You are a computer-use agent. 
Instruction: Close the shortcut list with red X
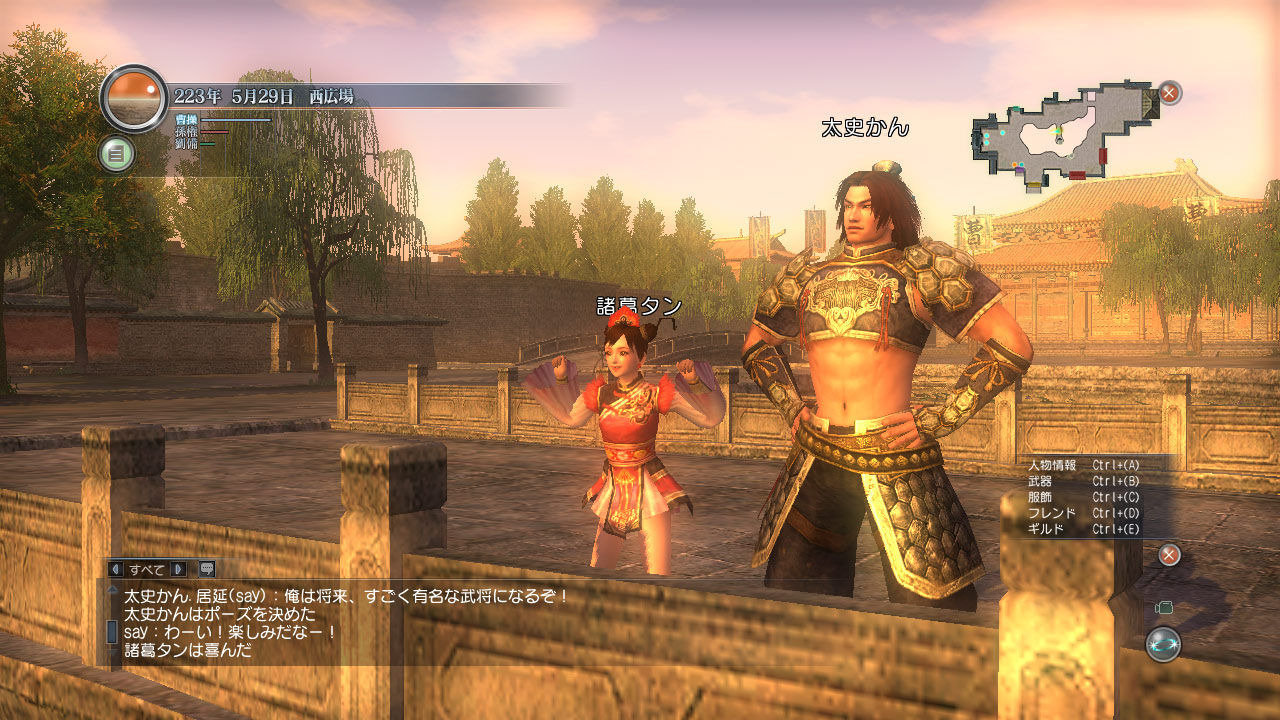click(1168, 555)
